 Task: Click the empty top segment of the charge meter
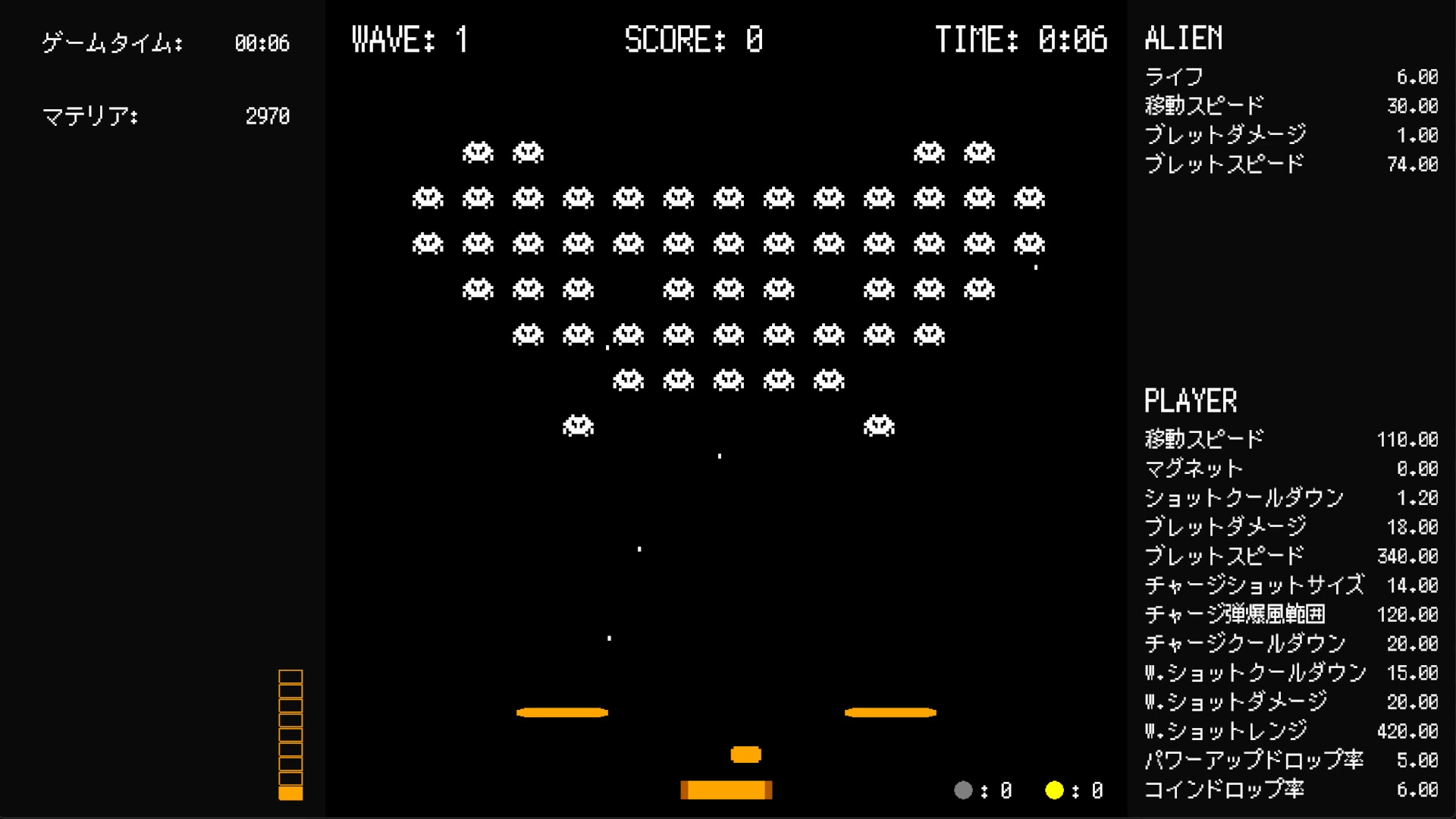[x=291, y=677]
